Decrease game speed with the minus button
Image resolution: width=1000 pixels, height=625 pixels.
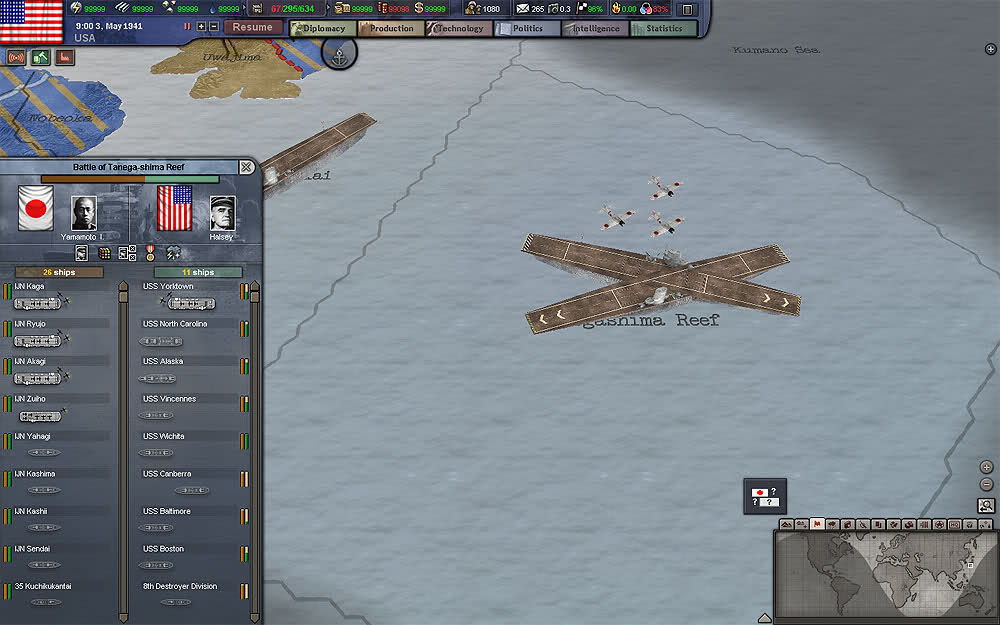point(214,27)
